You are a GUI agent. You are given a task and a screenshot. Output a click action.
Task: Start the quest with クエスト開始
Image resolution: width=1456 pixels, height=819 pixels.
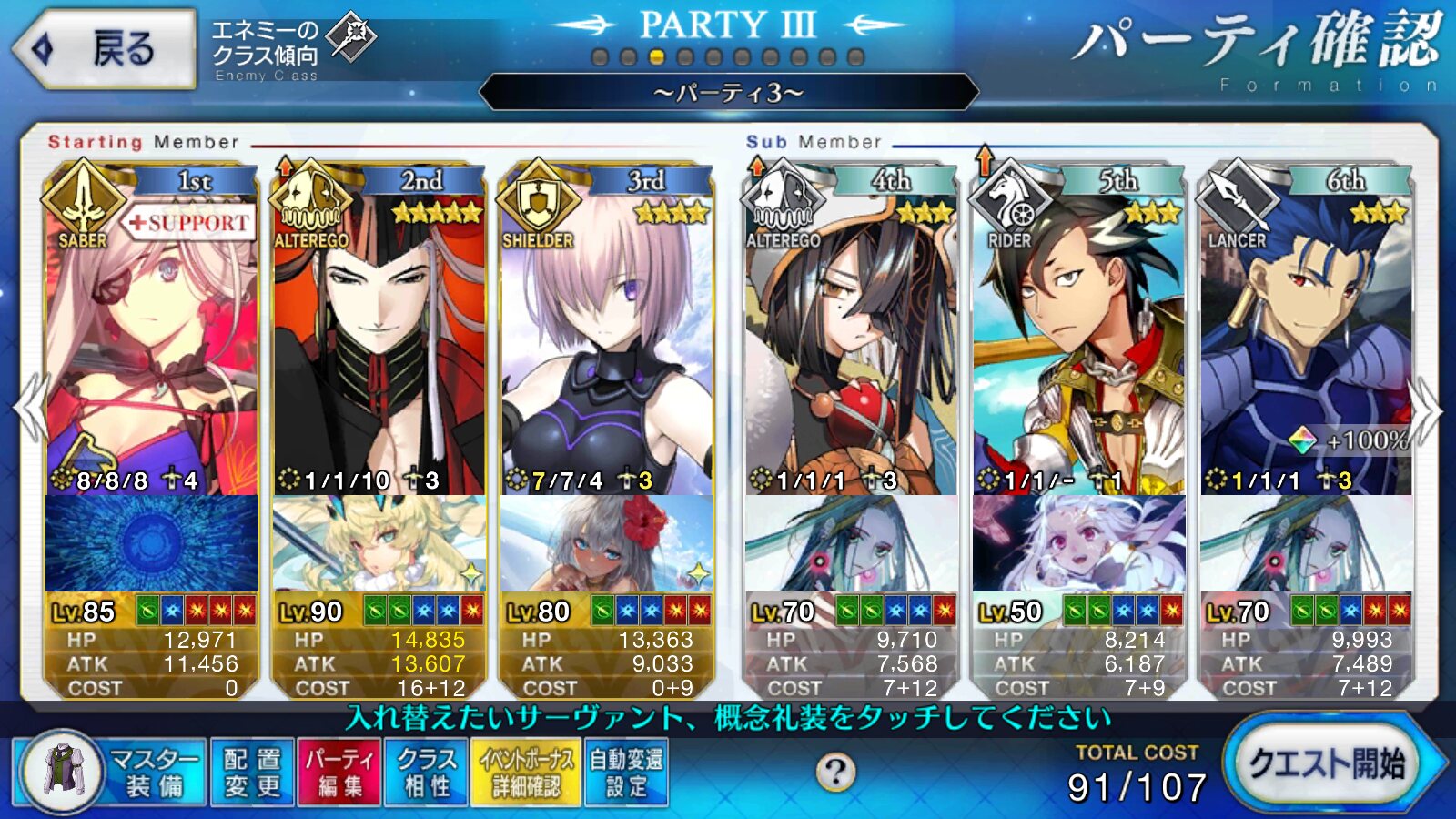(x=1327, y=764)
